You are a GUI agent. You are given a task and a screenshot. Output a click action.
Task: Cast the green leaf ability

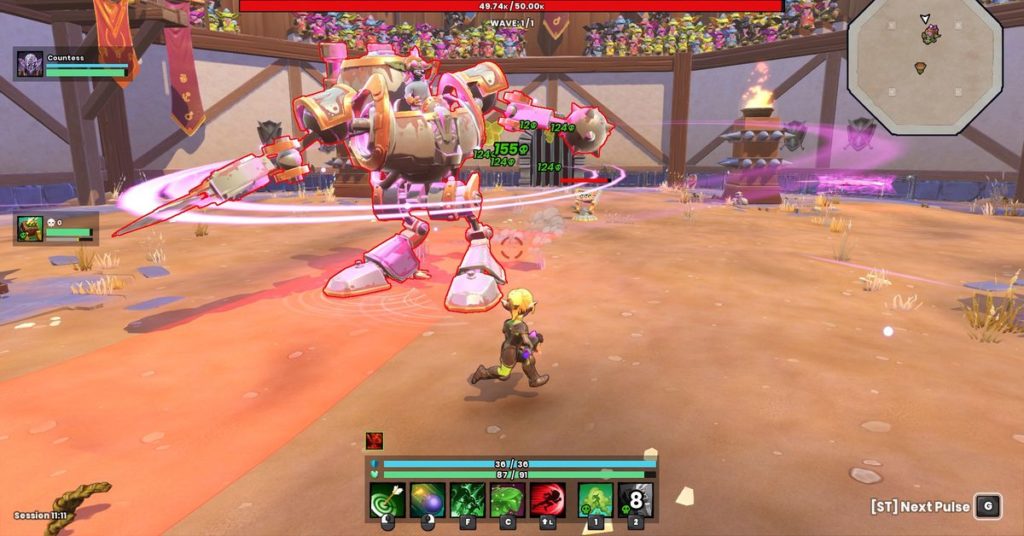(507, 500)
